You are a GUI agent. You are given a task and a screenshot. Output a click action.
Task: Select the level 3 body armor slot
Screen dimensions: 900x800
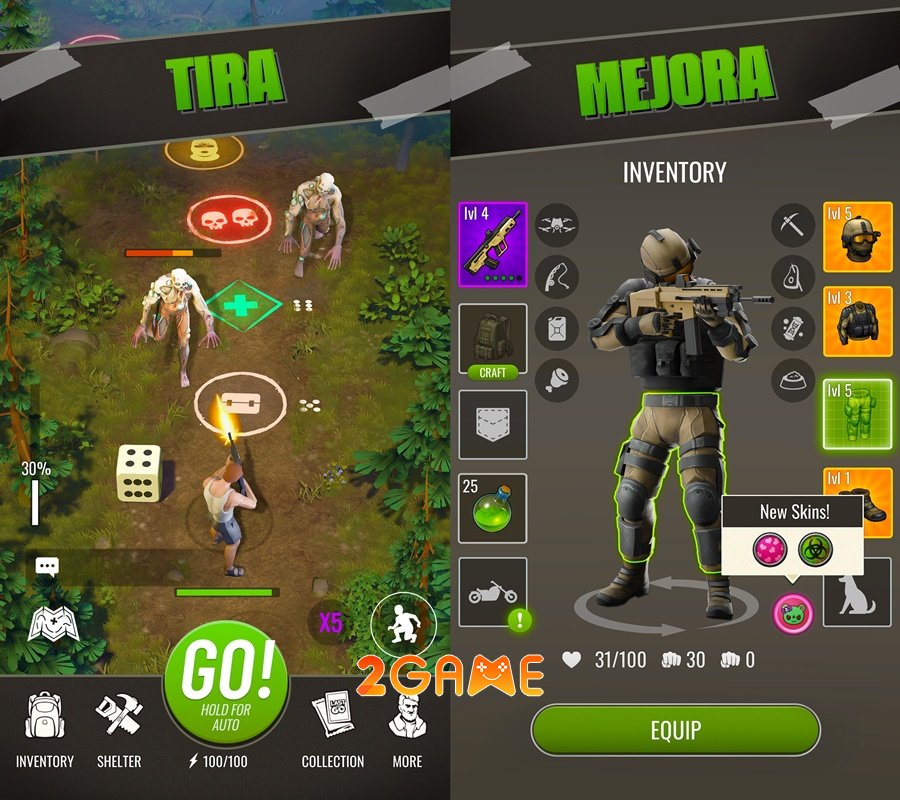coord(858,322)
